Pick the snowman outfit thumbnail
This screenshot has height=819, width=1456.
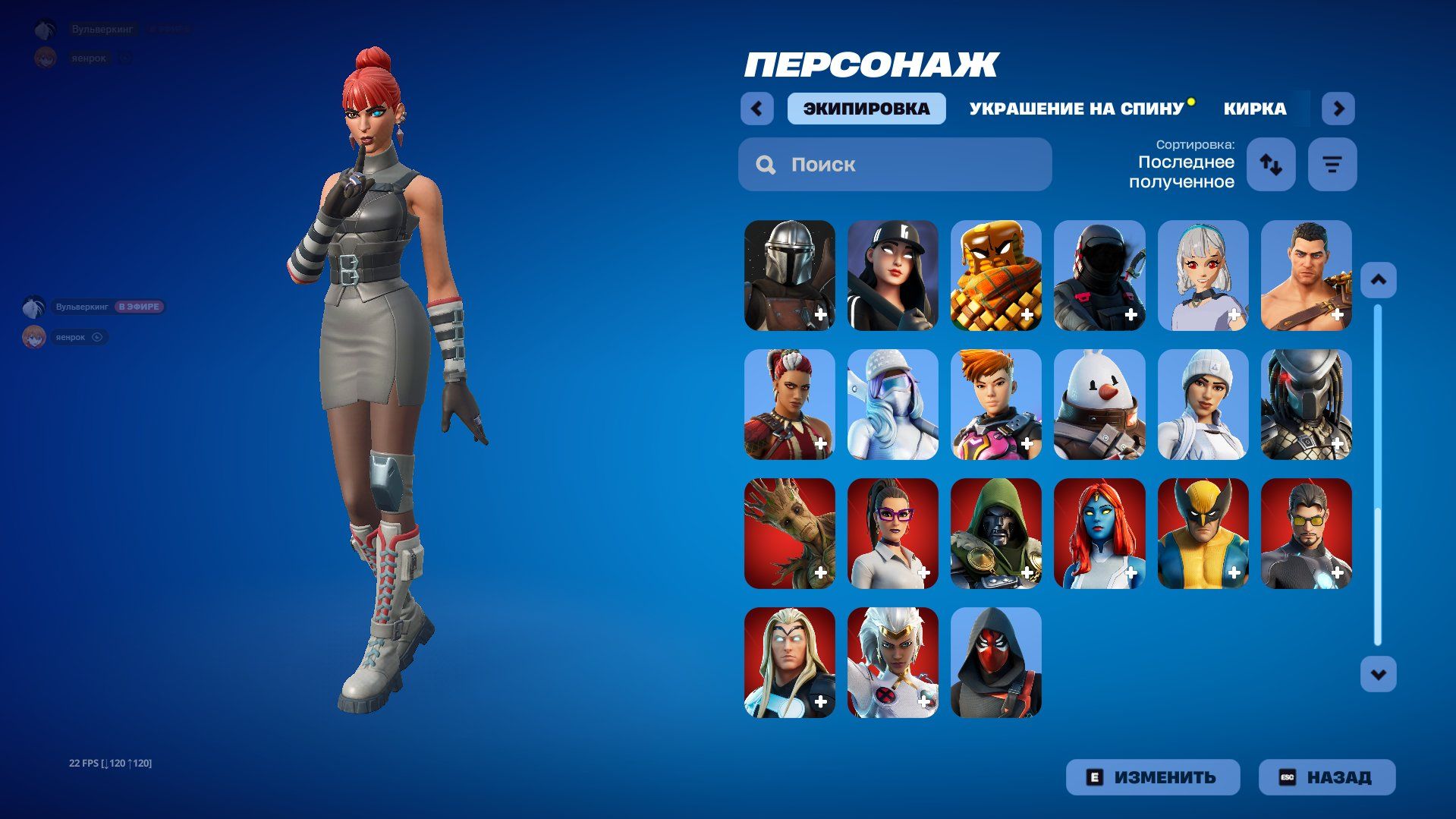1099,404
